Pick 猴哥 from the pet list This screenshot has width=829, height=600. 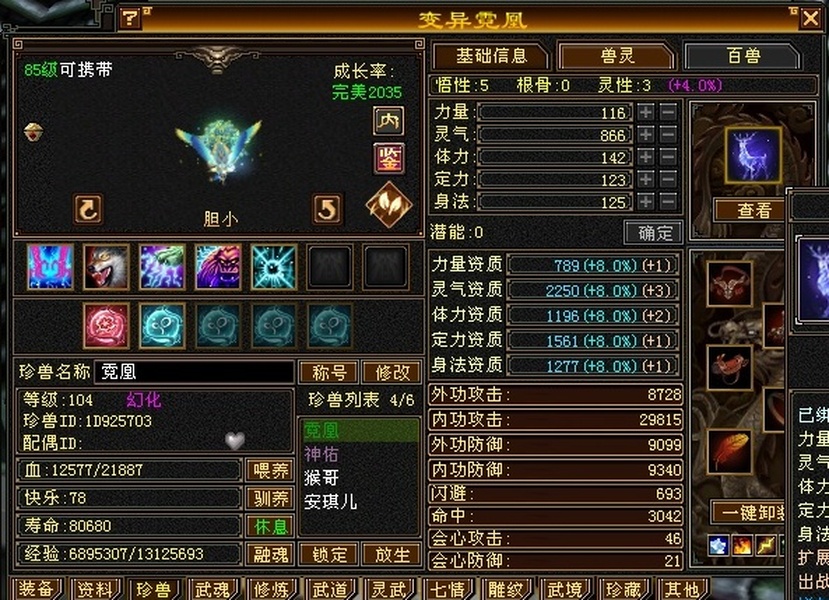pos(322,478)
